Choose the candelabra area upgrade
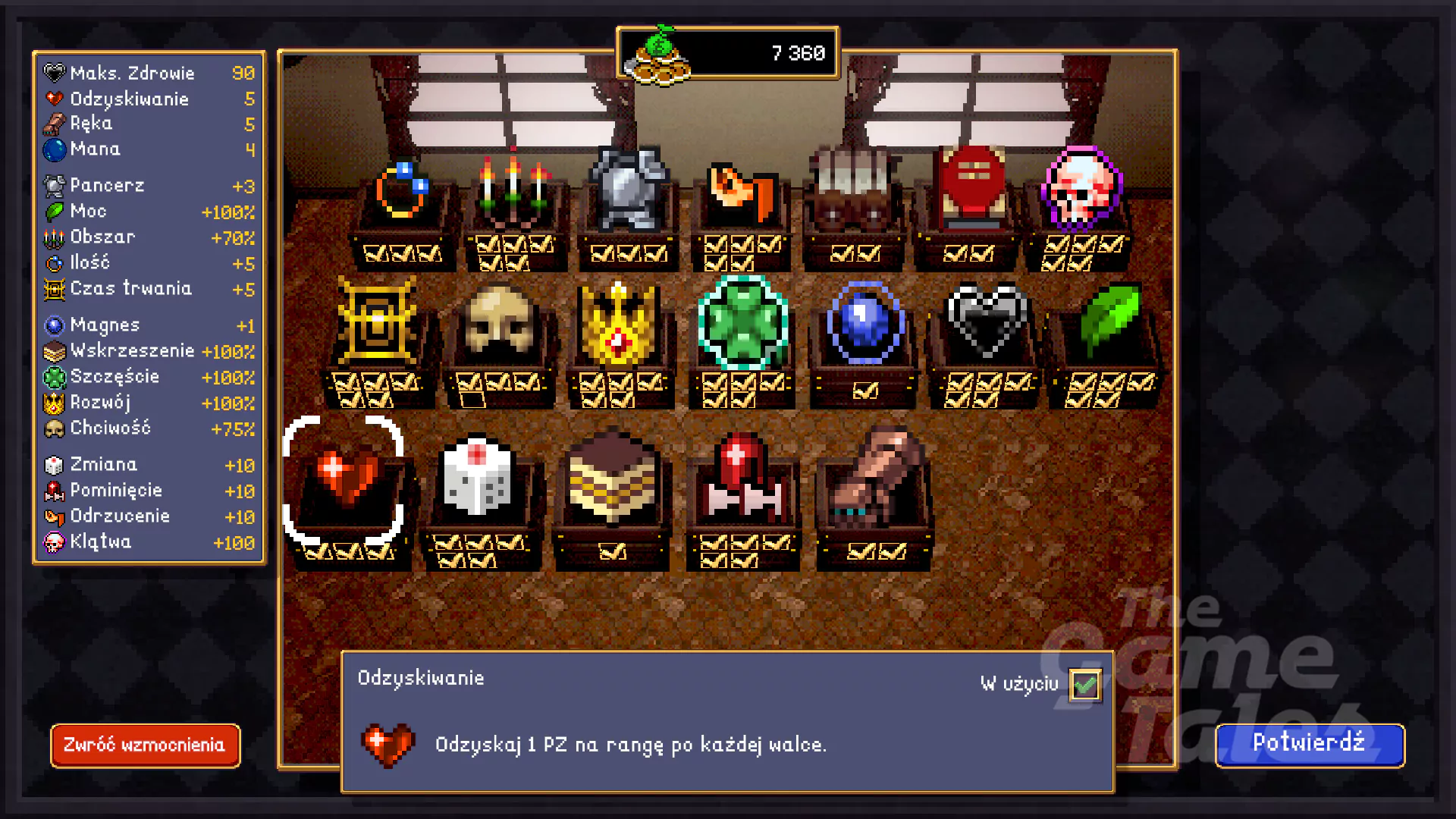The width and height of the screenshot is (1456, 819). [x=516, y=188]
